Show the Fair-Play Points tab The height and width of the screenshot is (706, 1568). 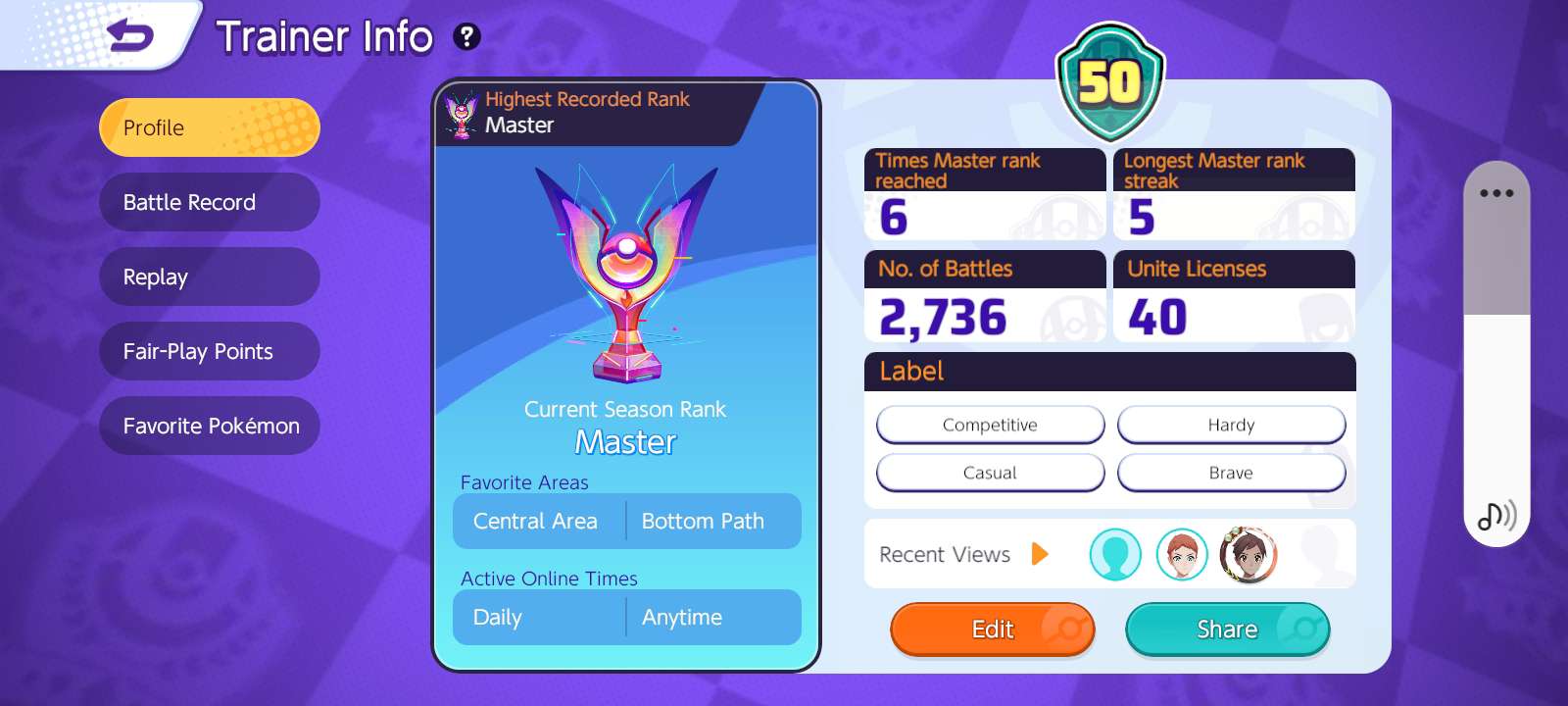[x=209, y=351]
